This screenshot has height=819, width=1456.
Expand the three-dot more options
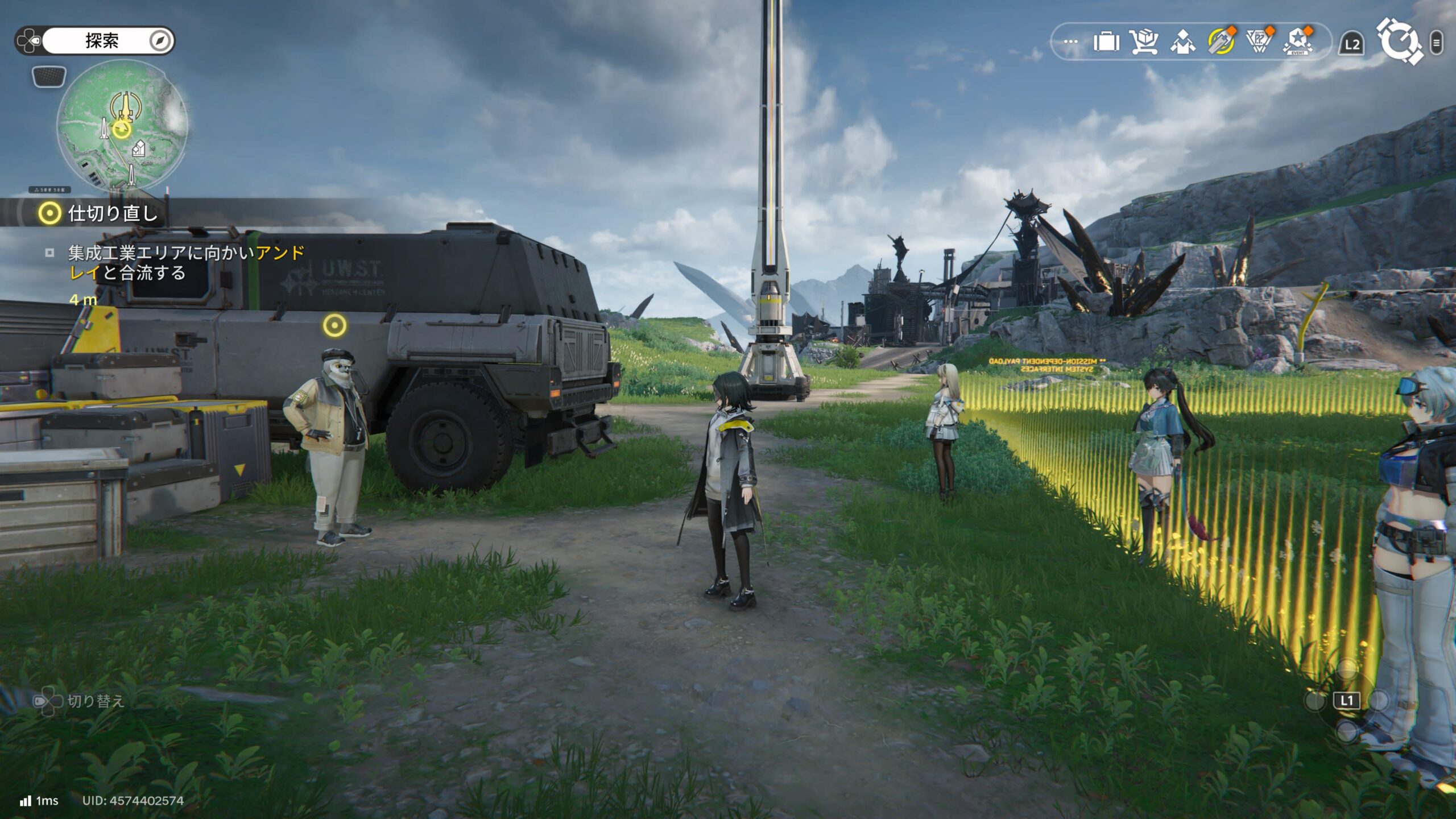pyautogui.click(x=1070, y=42)
